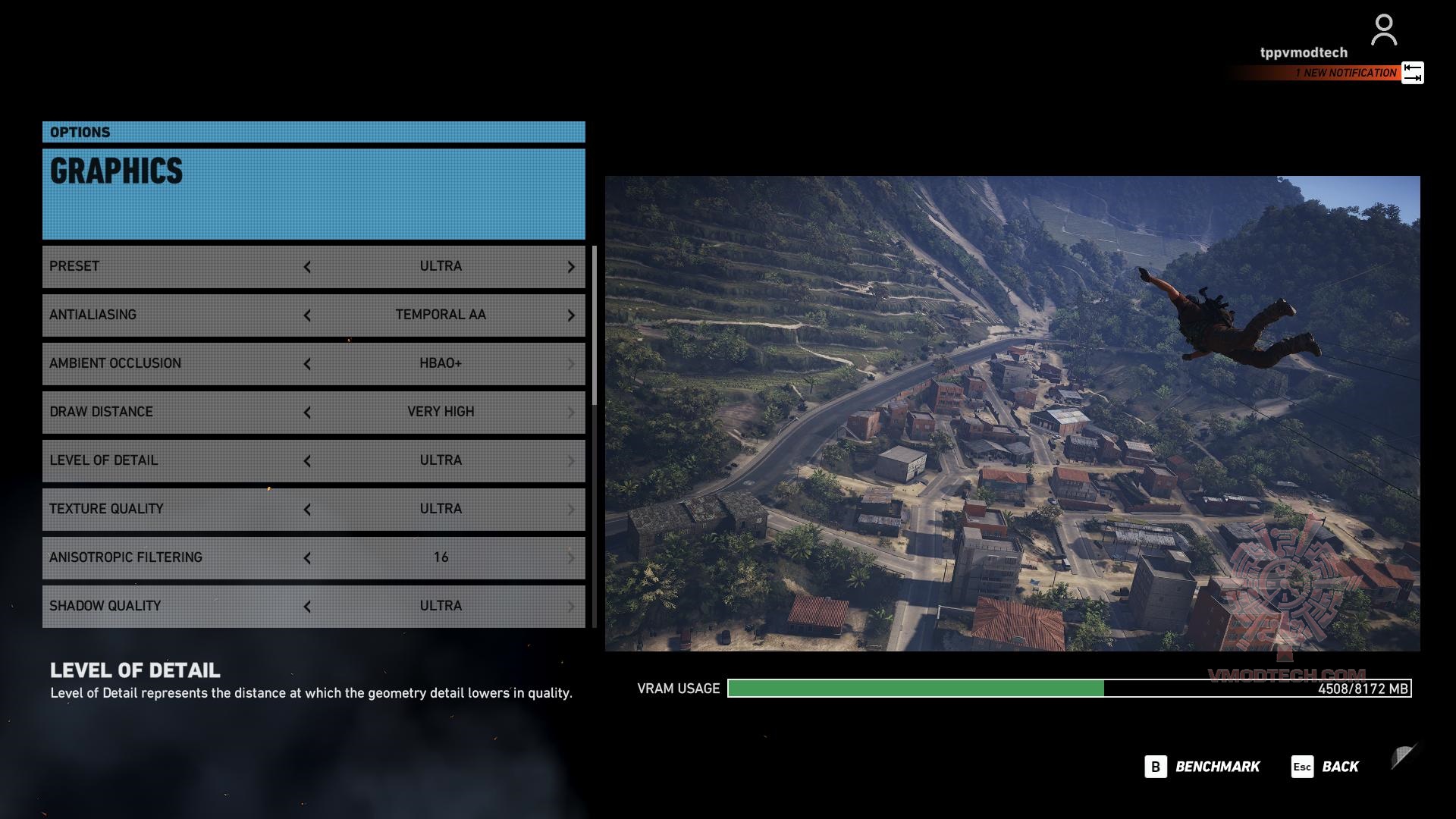Reduce Draw Distance using left arrow
The width and height of the screenshot is (1456, 819).
point(307,413)
